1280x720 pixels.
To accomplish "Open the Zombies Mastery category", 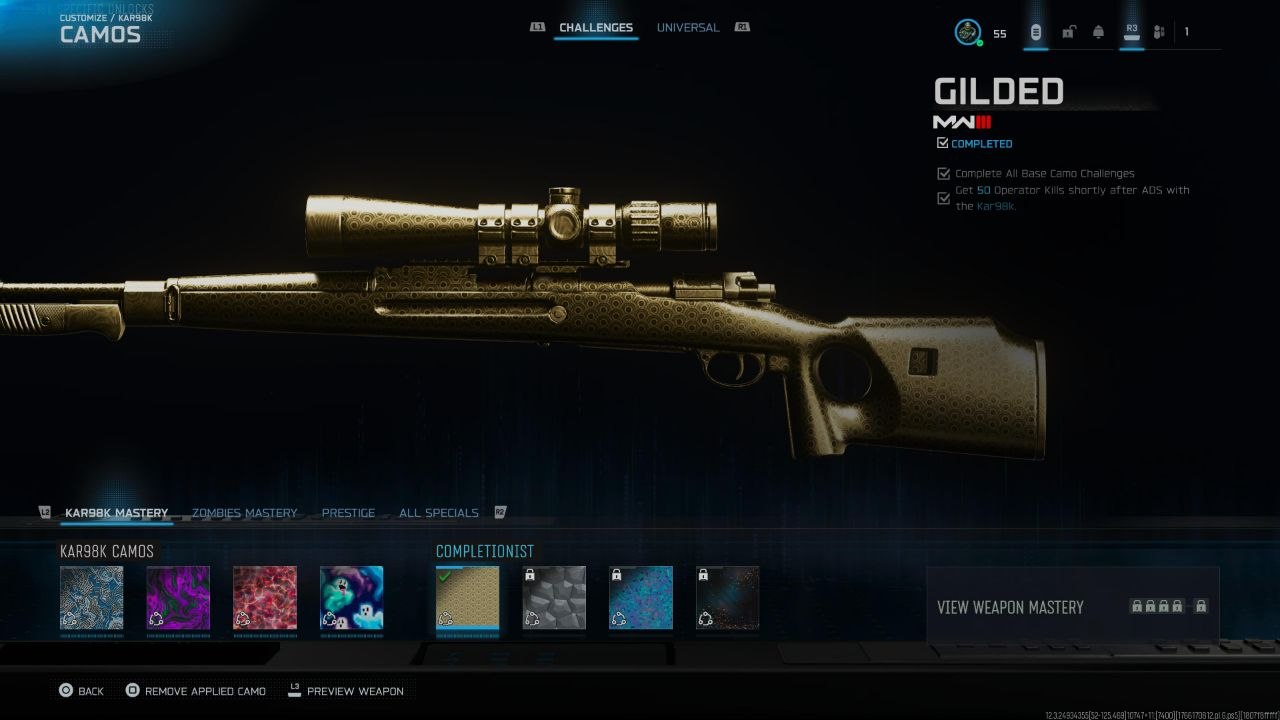I will [244, 513].
